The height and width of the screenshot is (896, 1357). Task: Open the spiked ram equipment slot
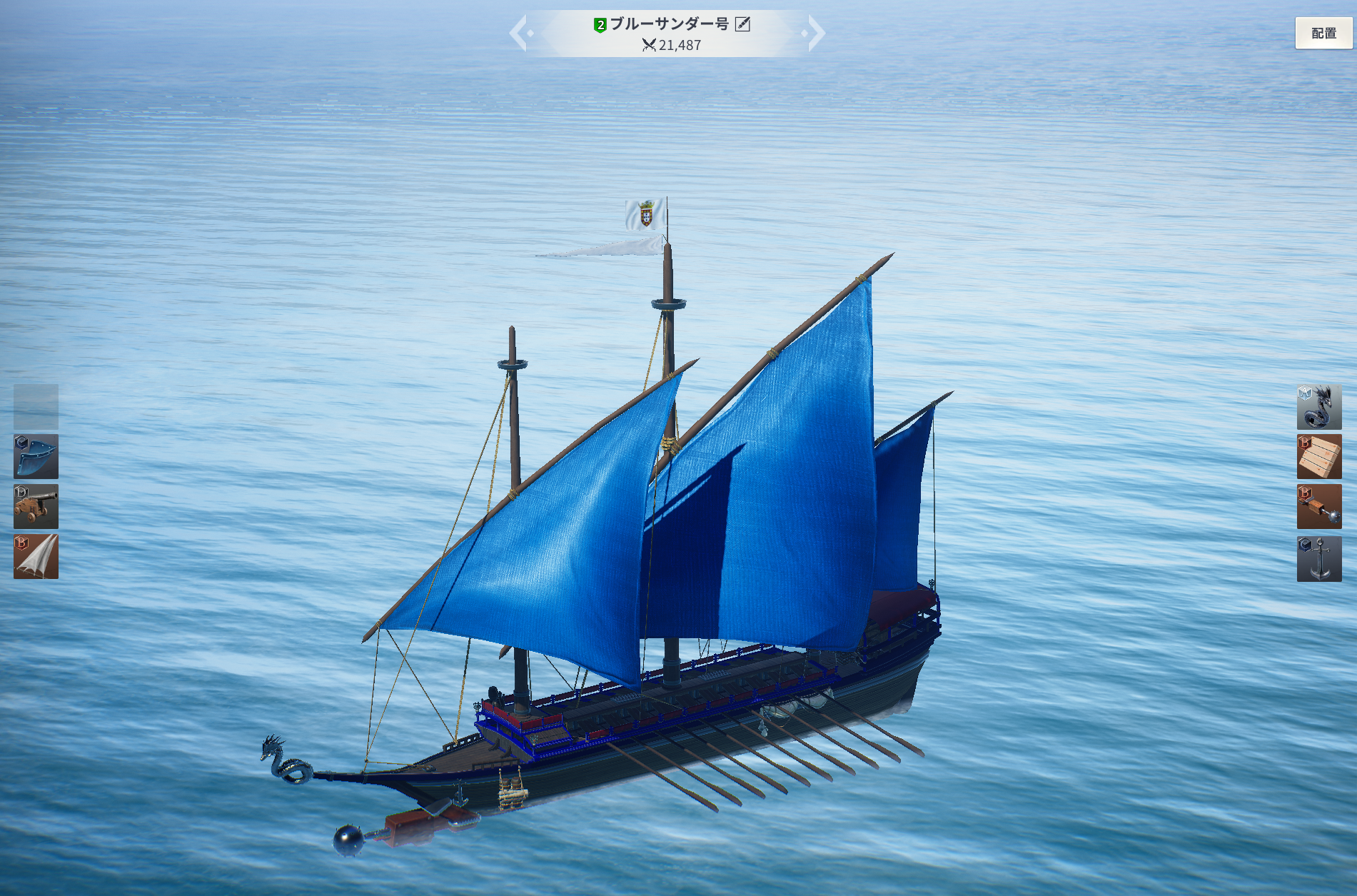[x=1318, y=507]
